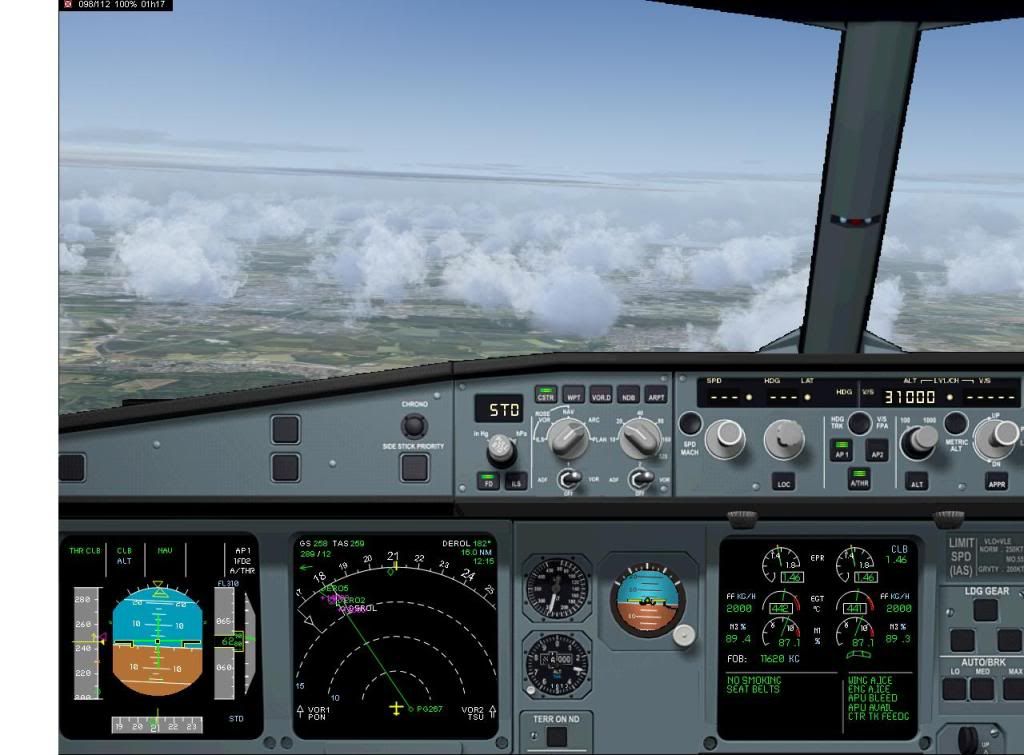Toggle the A/THR autothrust button
Screen dimensions: 1024x755
tap(859, 481)
